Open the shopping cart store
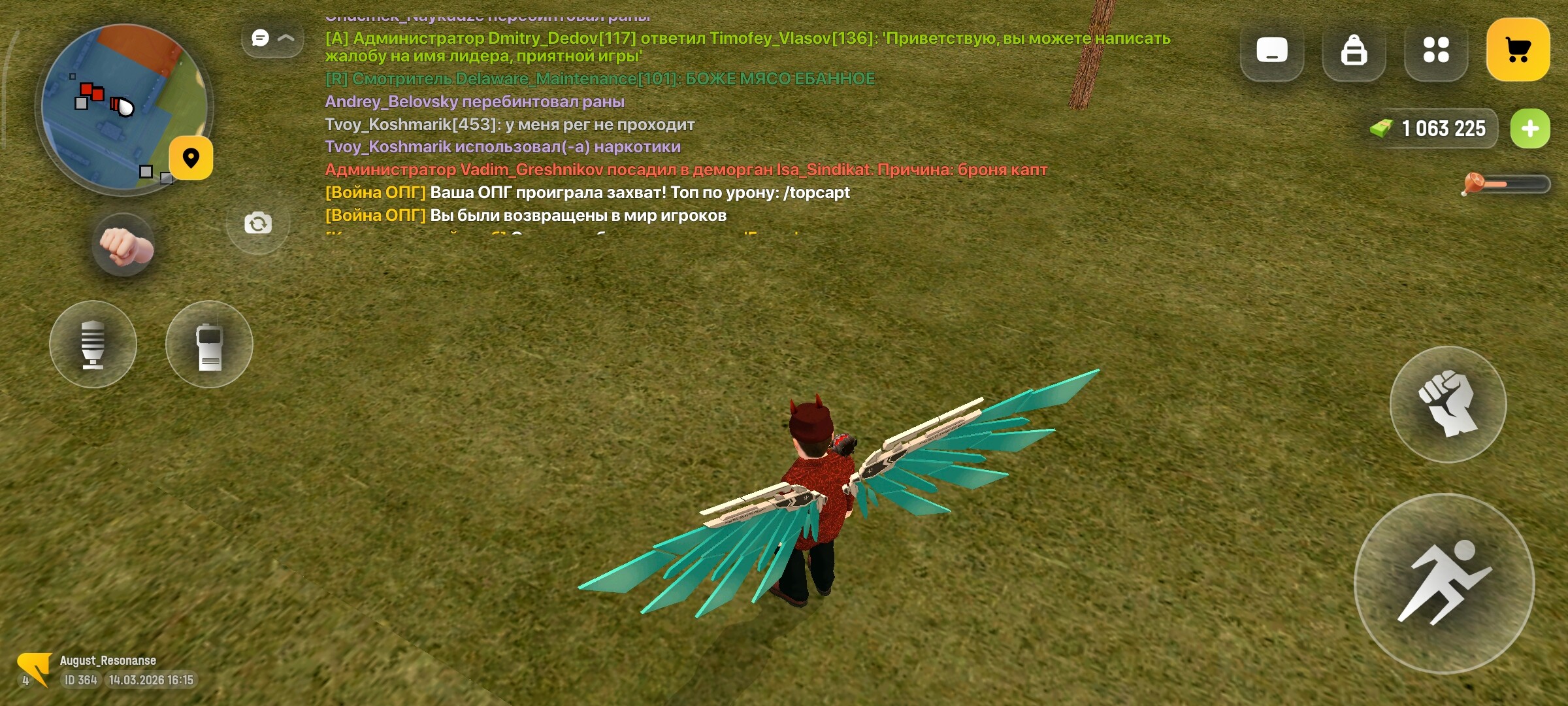Viewport: 1568px width, 706px height. [1519, 49]
